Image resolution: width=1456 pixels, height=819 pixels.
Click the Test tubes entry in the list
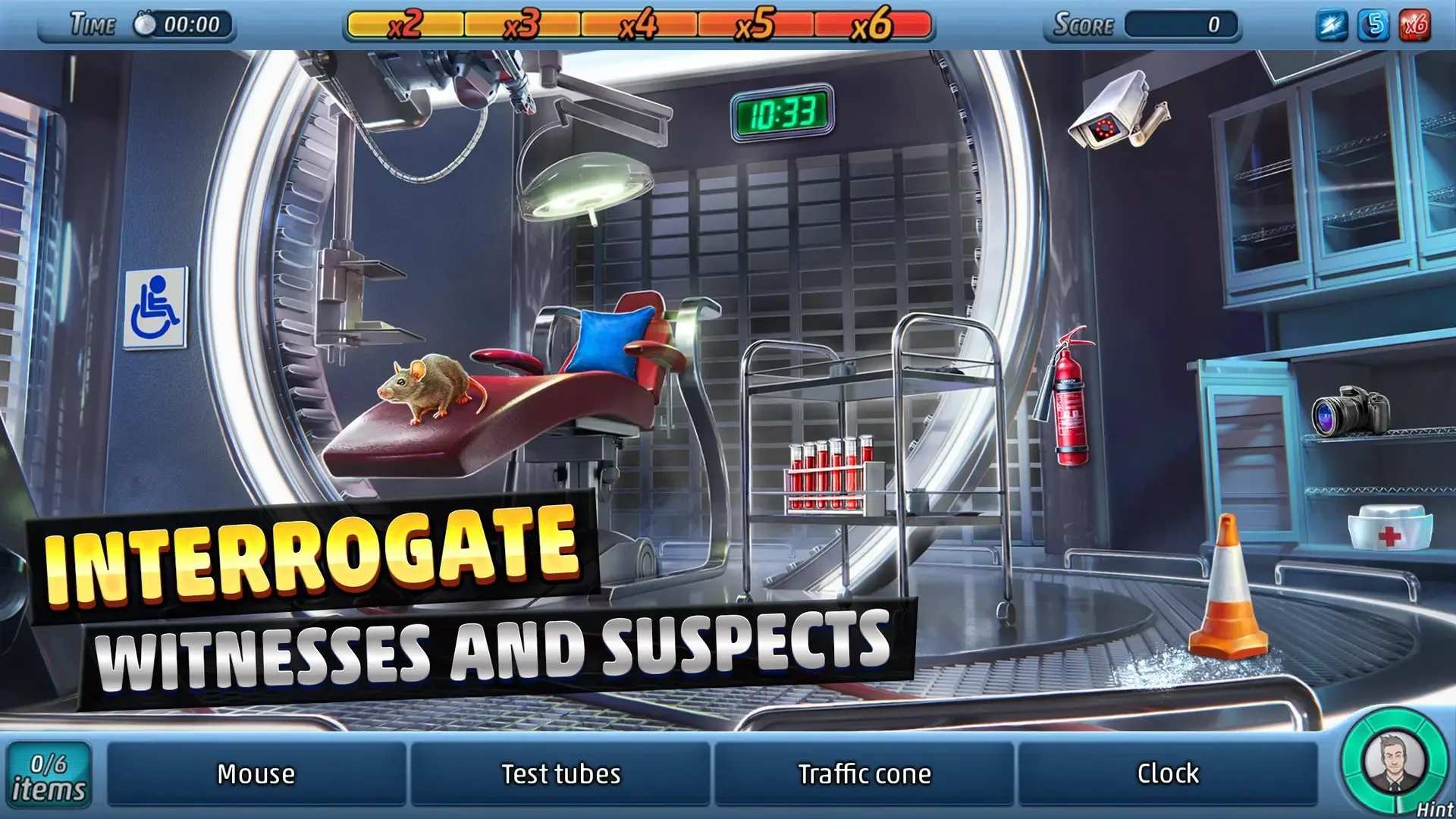(560, 773)
